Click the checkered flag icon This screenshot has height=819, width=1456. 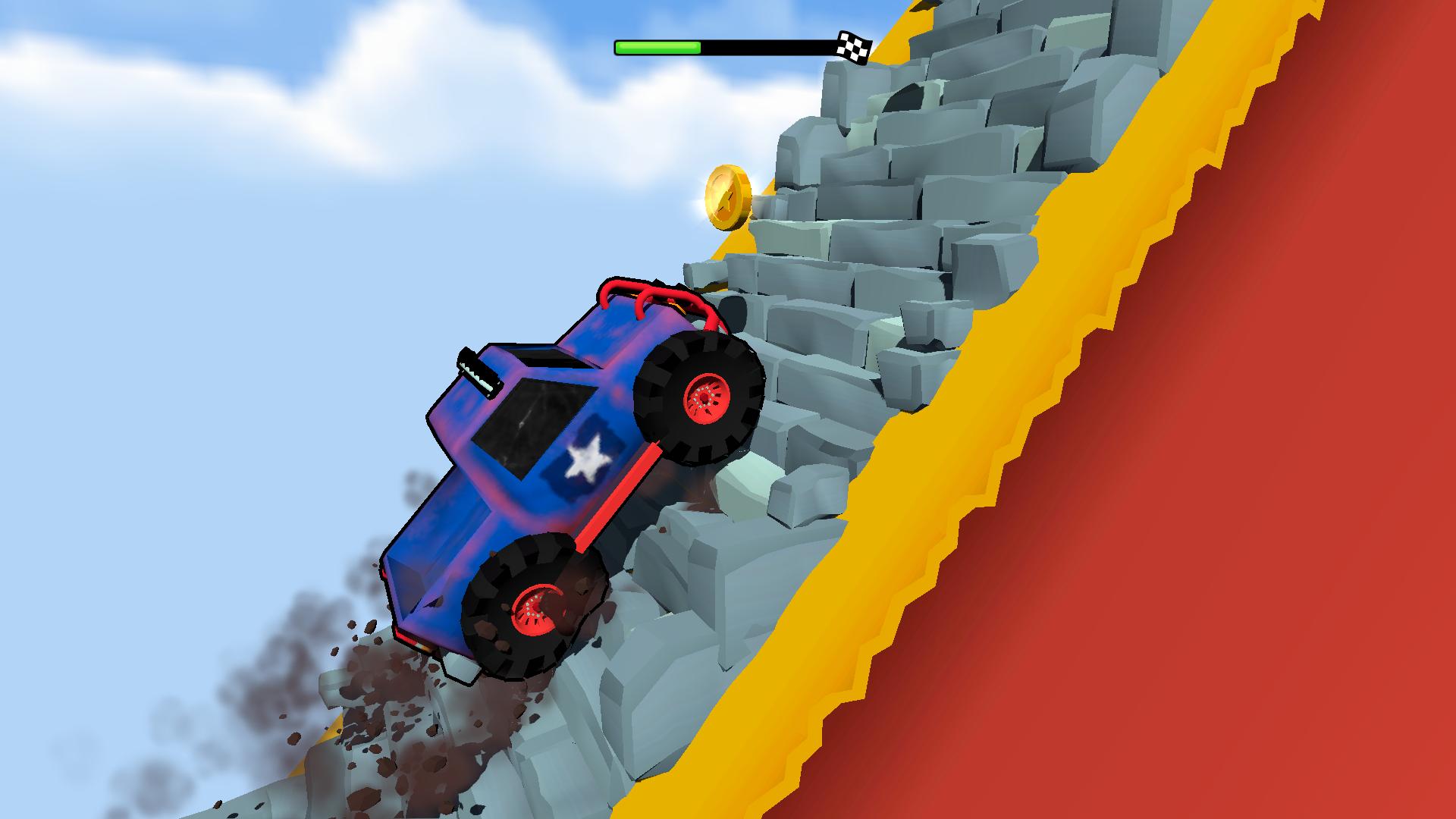coord(855,45)
